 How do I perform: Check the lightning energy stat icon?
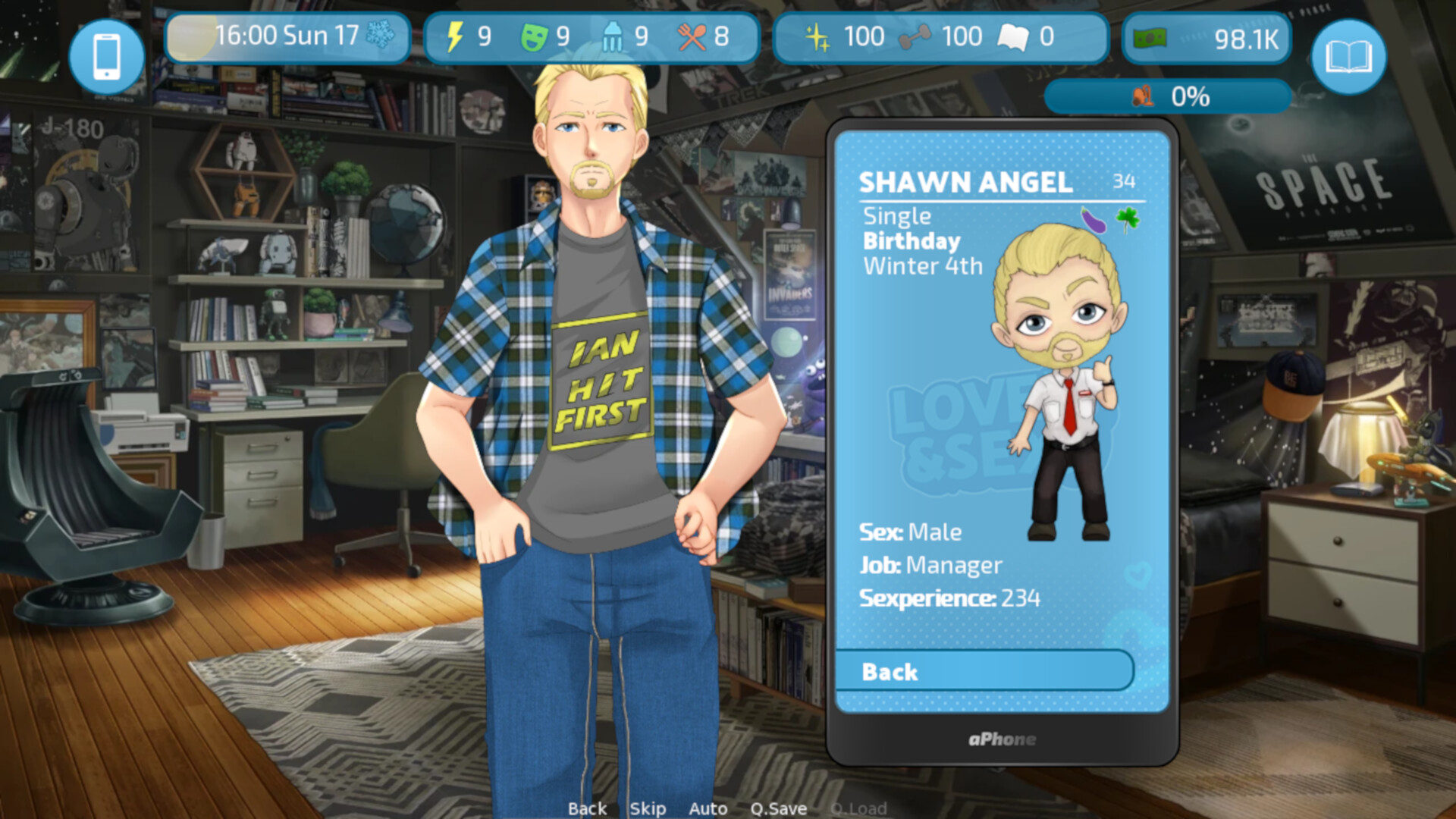(456, 35)
